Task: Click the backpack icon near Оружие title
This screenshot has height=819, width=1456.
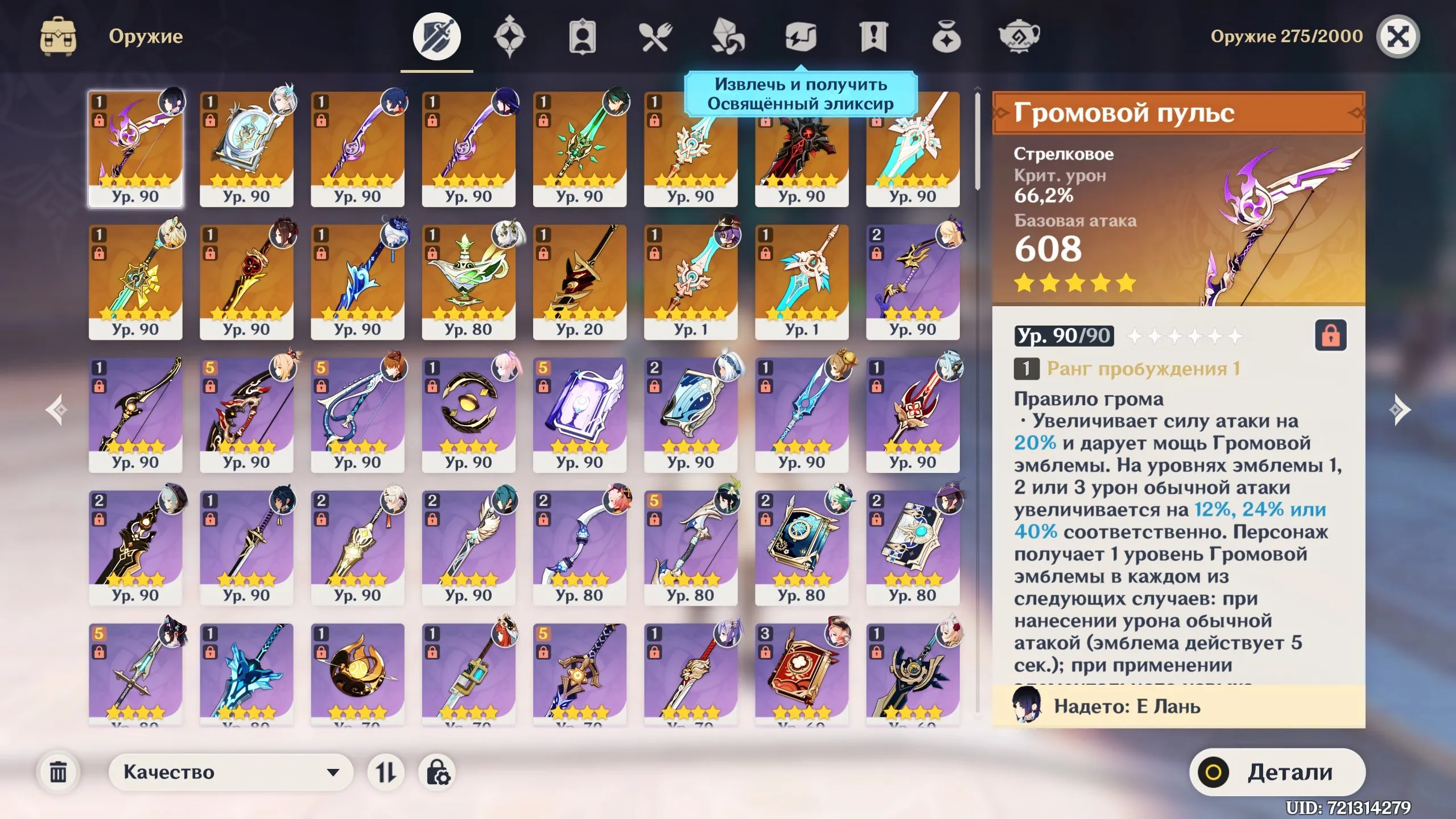Action: (x=59, y=36)
